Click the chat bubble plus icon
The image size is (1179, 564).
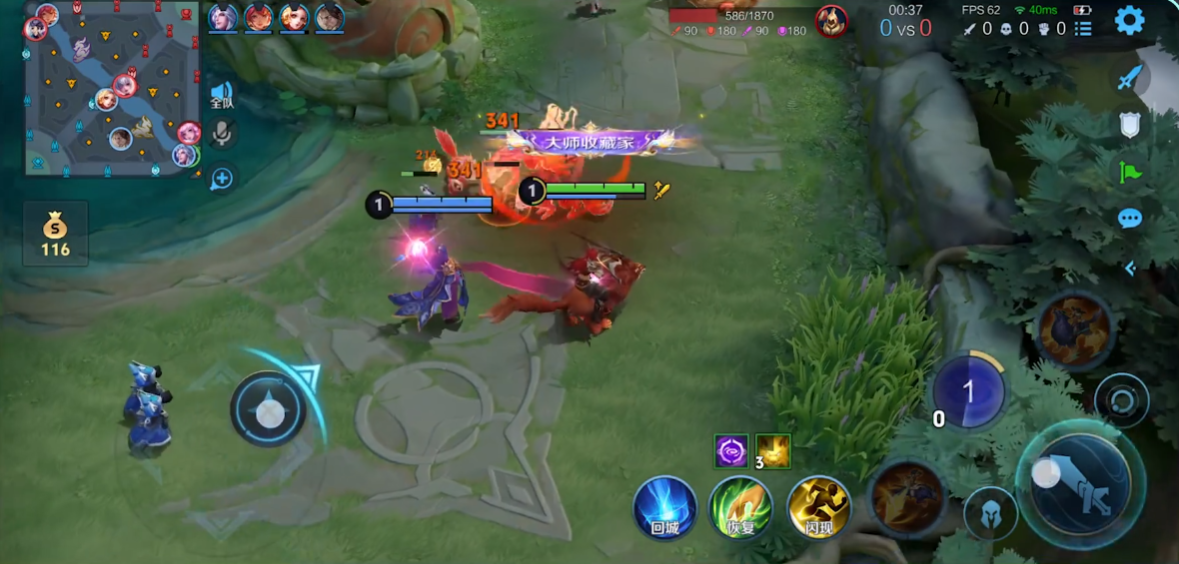[221, 178]
